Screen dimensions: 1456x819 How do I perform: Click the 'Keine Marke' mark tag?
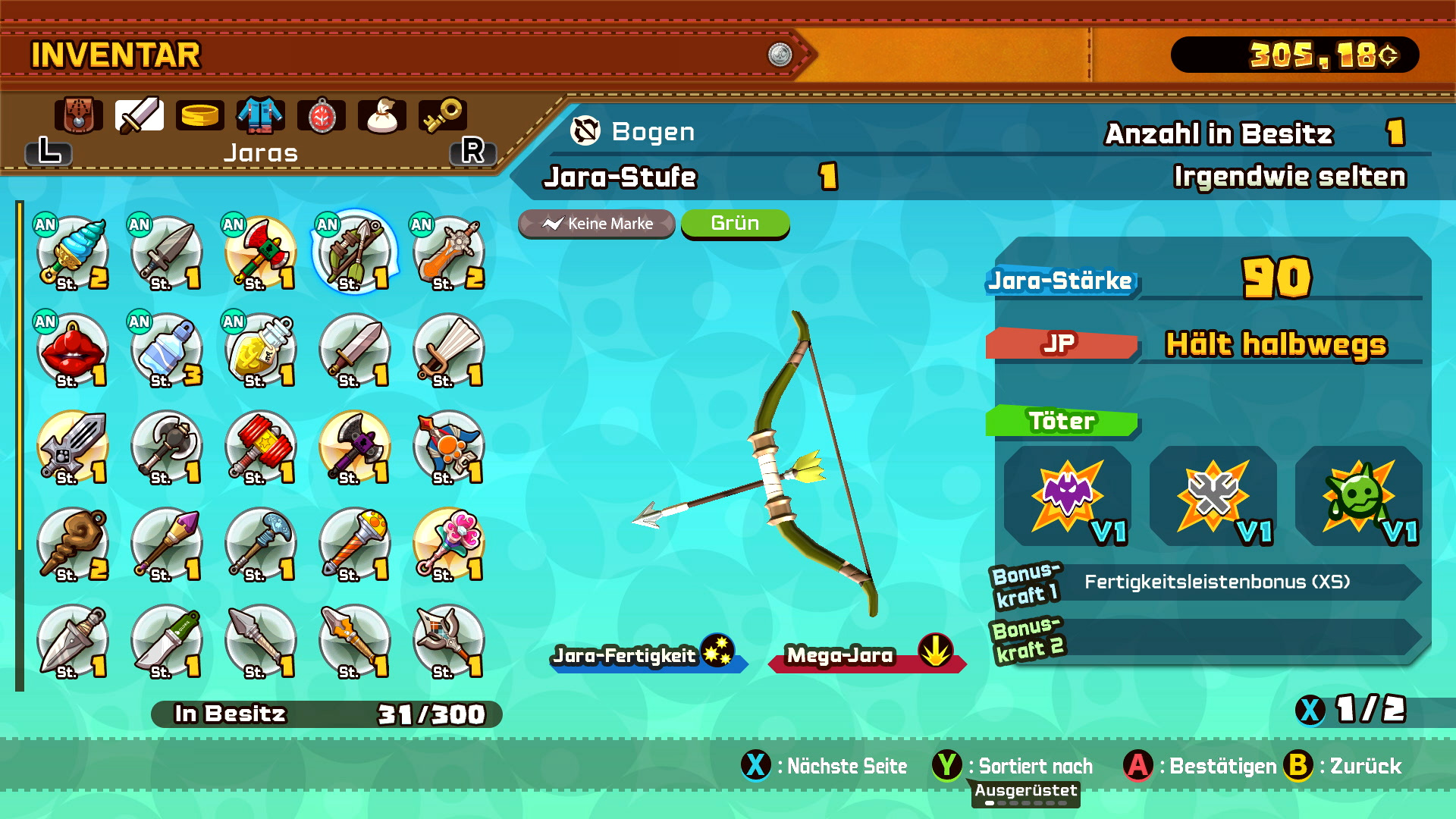(x=597, y=224)
